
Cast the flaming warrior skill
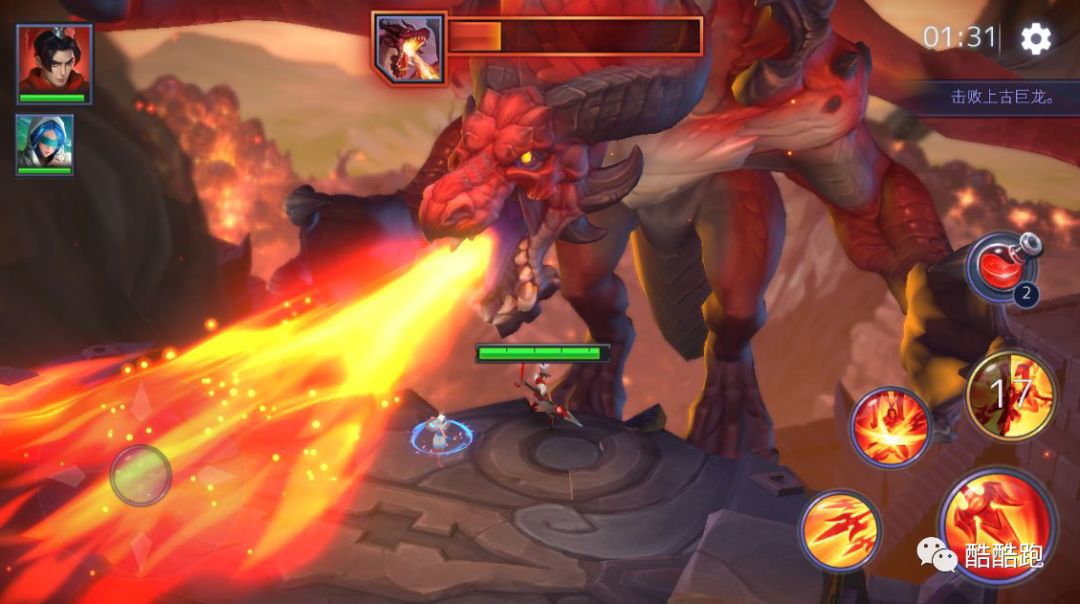click(890, 427)
